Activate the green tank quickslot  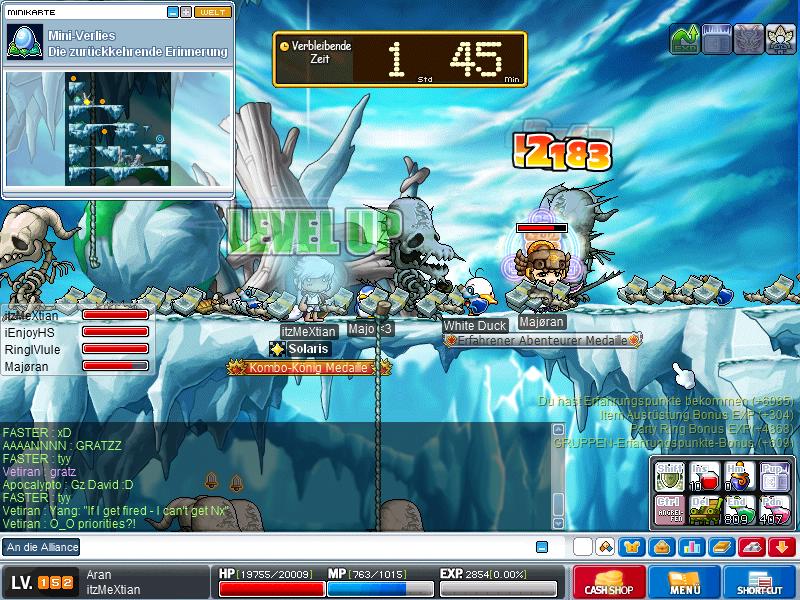pos(704,508)
